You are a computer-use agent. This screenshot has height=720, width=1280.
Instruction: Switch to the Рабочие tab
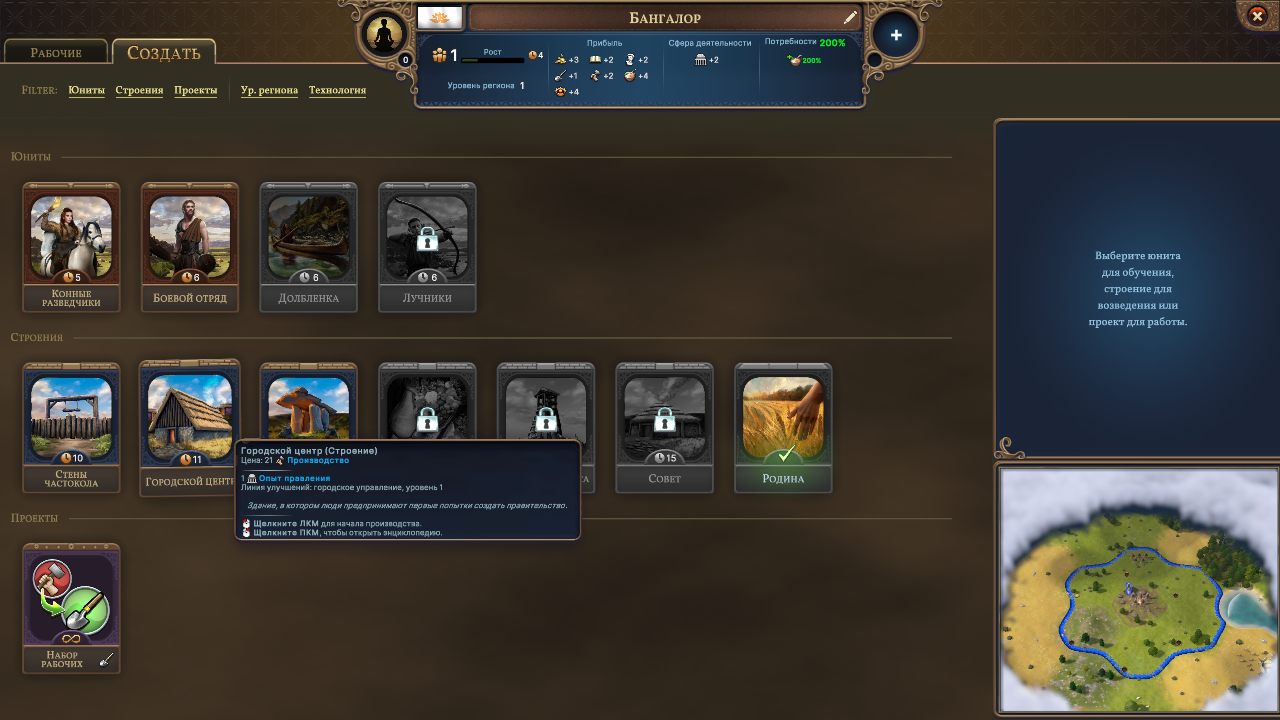click(56, 53)
